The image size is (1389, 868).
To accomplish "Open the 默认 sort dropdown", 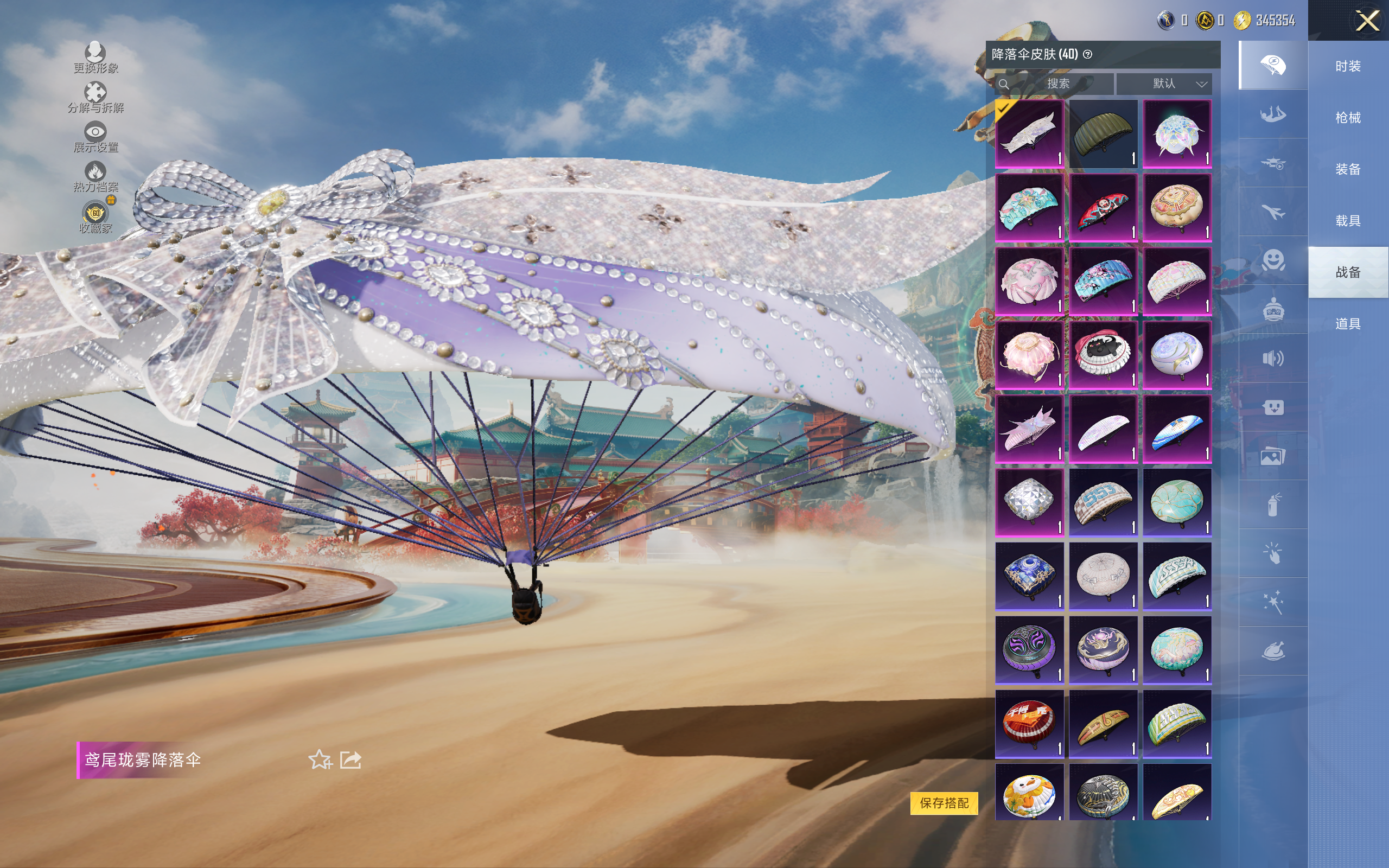I will pos(1164,84).
